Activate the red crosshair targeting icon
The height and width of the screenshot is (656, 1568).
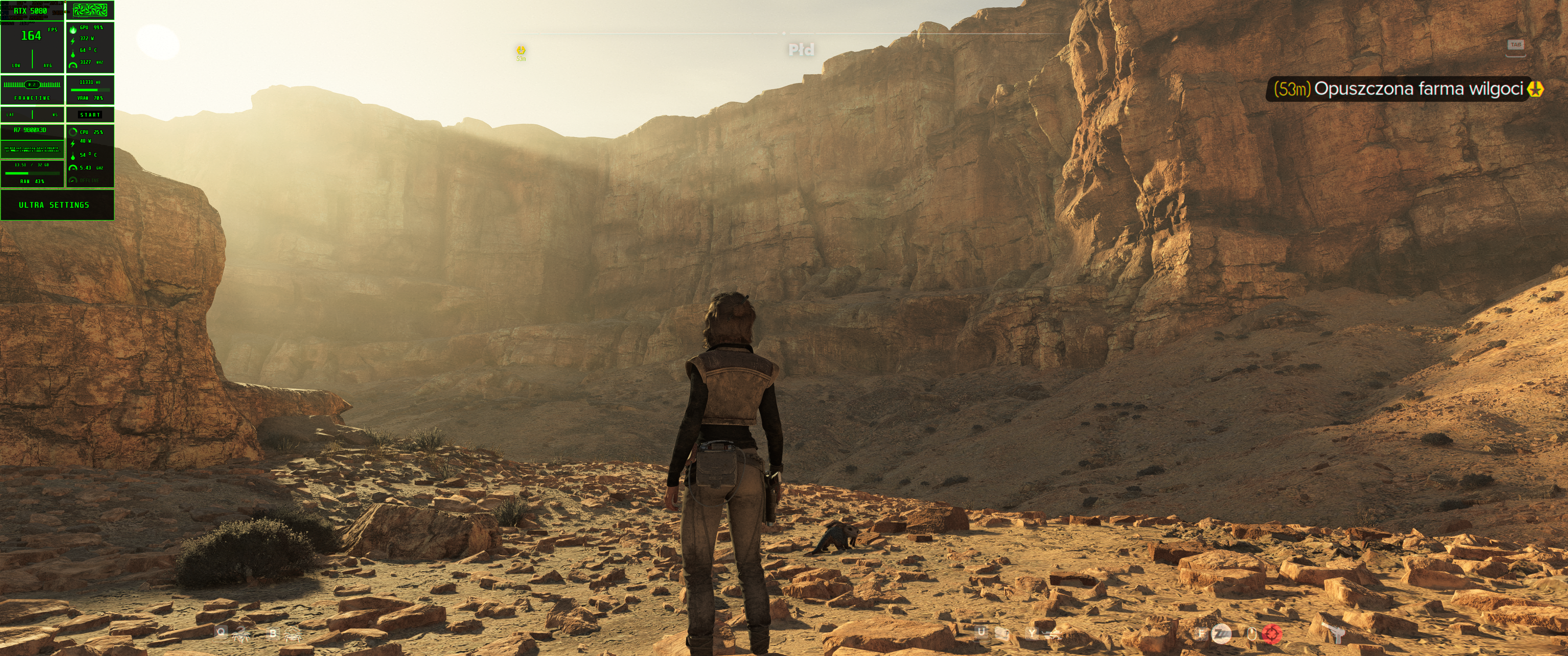click(x=1272, y=634)
